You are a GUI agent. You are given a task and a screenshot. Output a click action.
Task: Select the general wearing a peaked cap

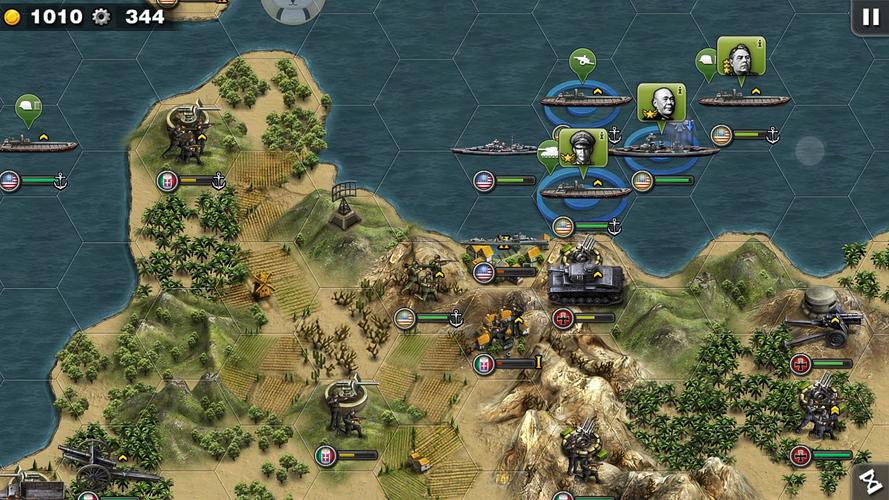[582, 148]
